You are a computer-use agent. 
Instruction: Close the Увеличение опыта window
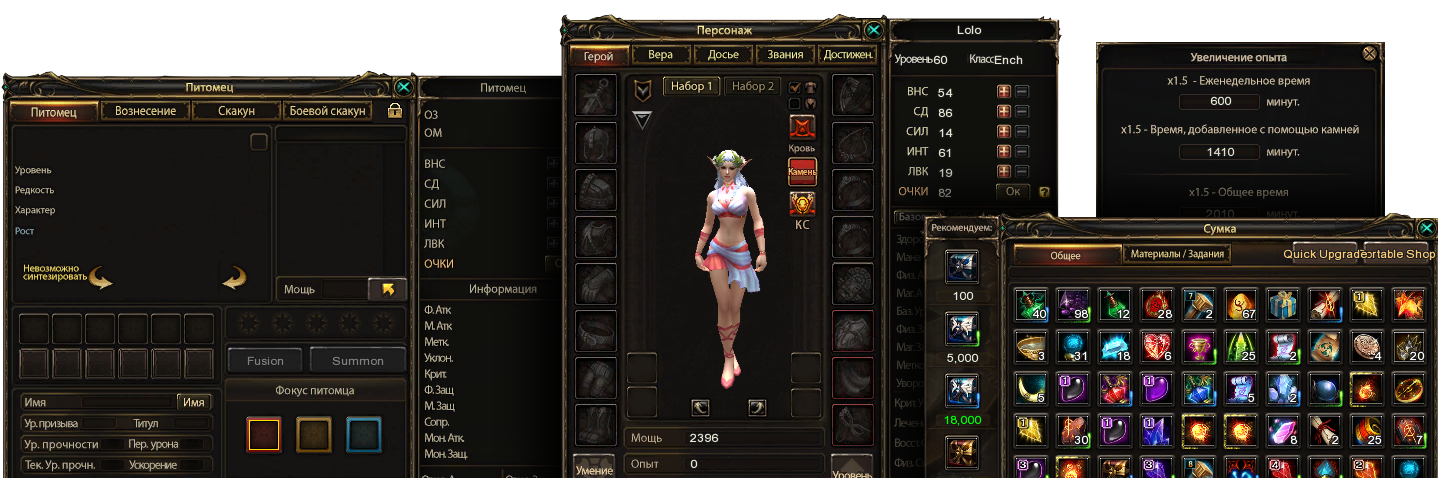tap(1369, 54)
